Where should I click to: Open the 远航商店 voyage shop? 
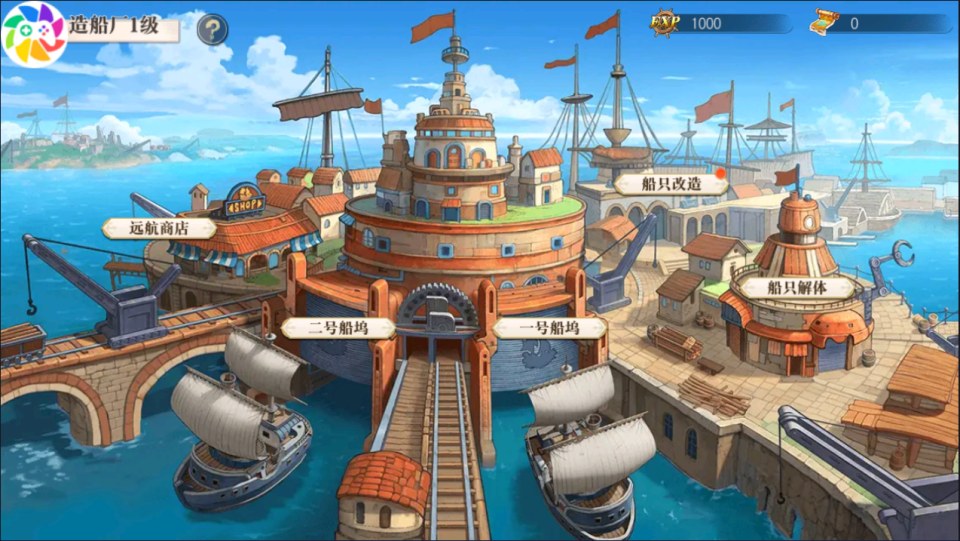(x=159, y=228)
